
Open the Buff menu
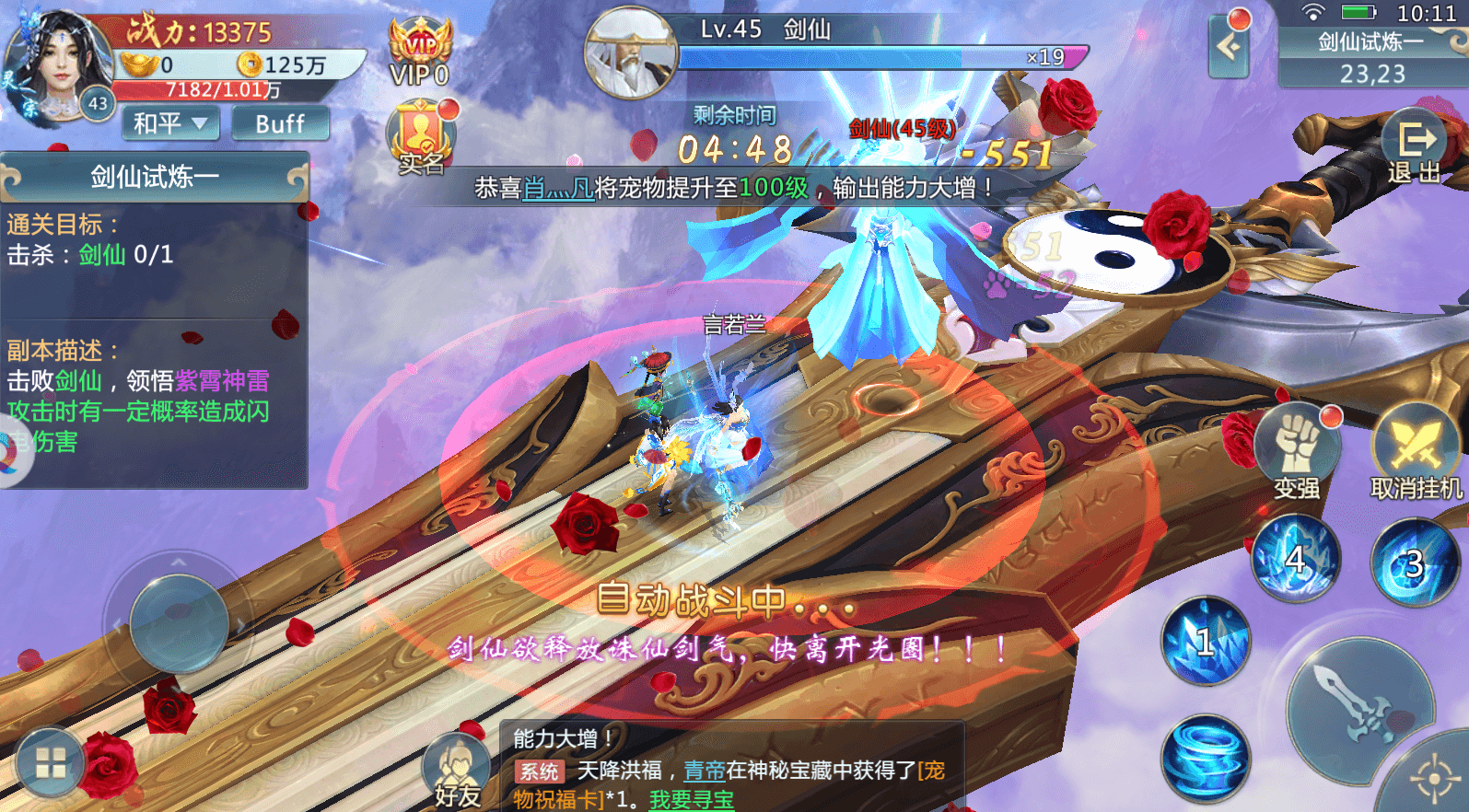281,122
